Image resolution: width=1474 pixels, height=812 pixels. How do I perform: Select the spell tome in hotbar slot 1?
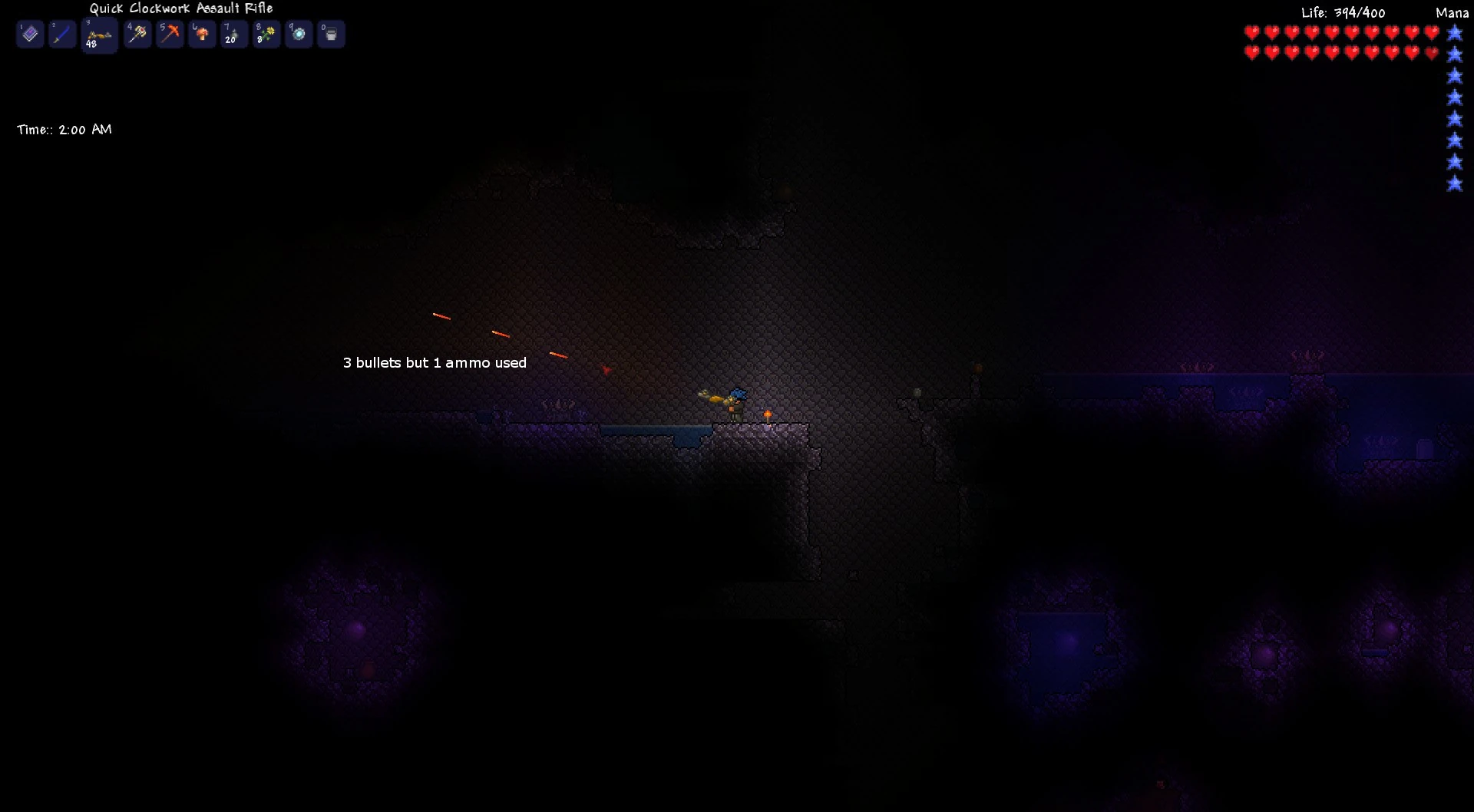point(30,34)
